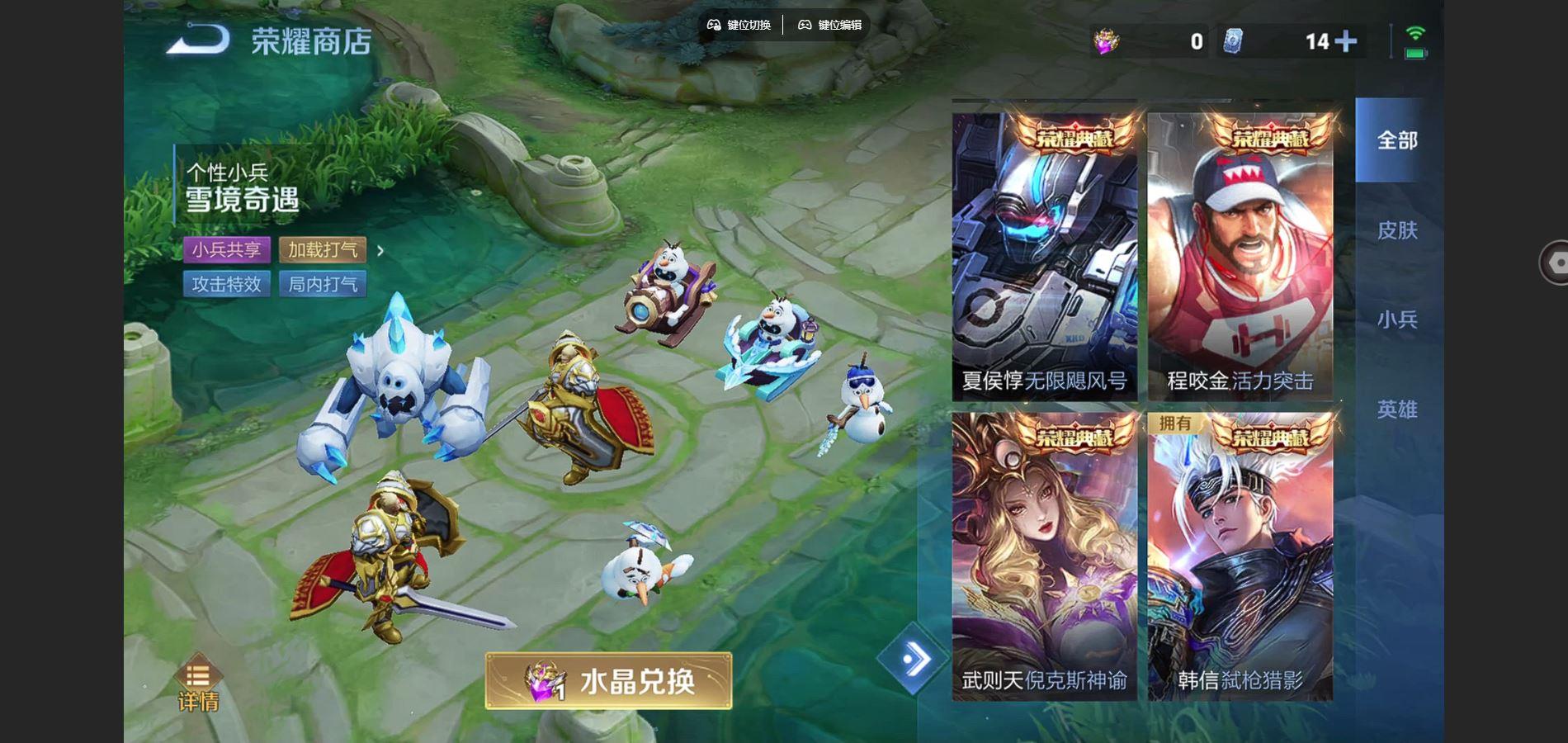Enable the 局内打气 option
This screenshot has width=1568, height=743.
point(324,284)
